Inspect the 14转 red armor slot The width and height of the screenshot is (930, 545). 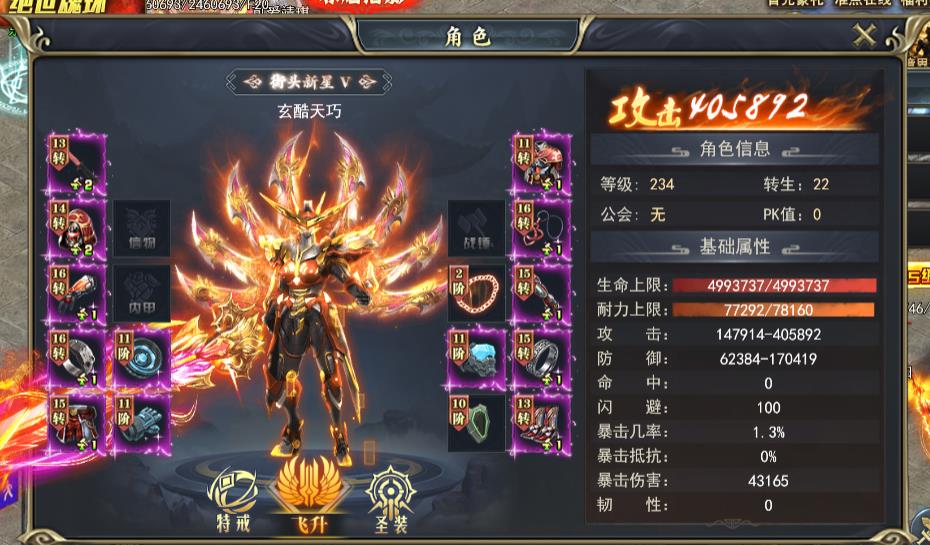tap(76, 229)
